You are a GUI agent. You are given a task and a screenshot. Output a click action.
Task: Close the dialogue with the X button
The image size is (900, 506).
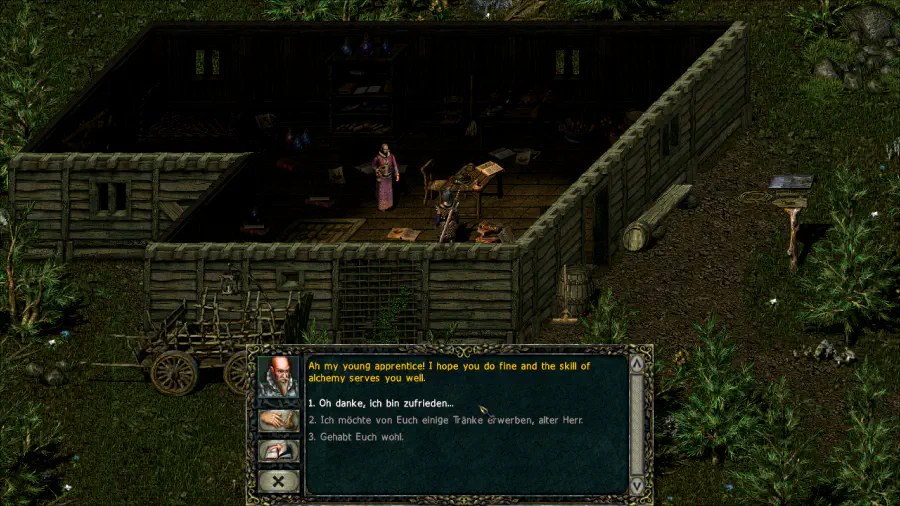point(277,481)
